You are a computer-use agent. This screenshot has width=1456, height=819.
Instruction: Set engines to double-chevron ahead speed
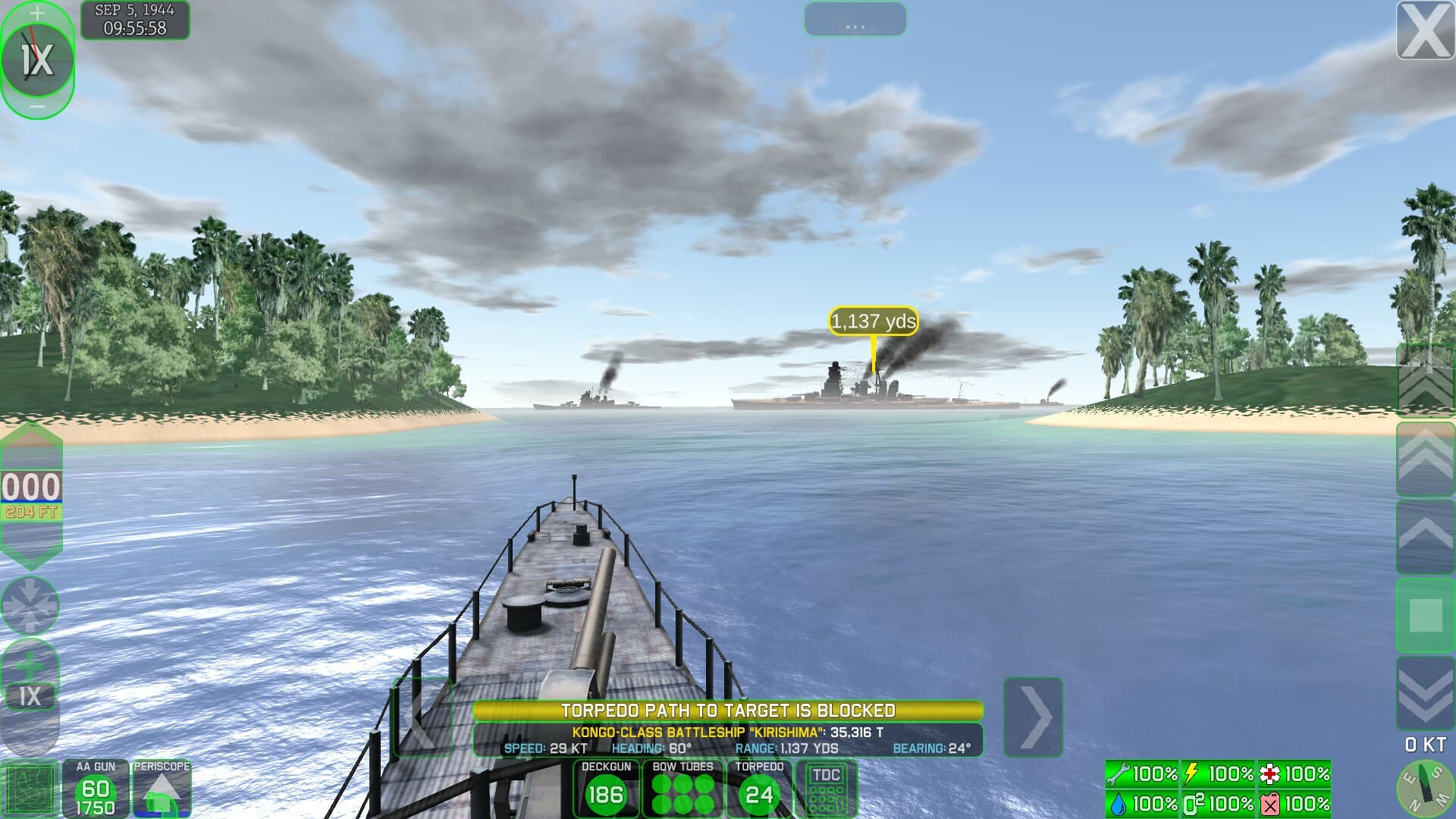tap(1425, 459)
